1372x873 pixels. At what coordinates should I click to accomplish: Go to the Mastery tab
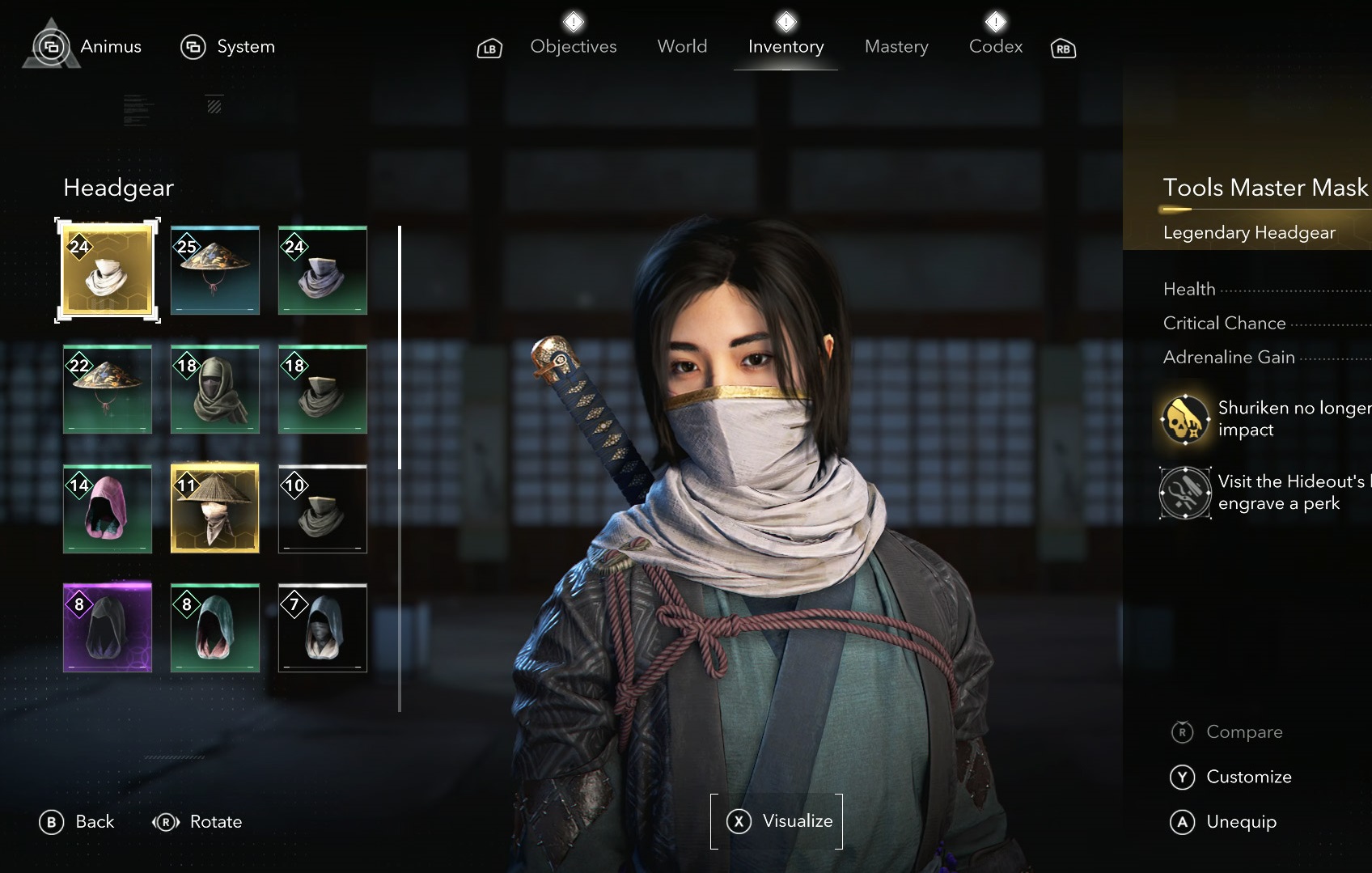click(896, 47)
